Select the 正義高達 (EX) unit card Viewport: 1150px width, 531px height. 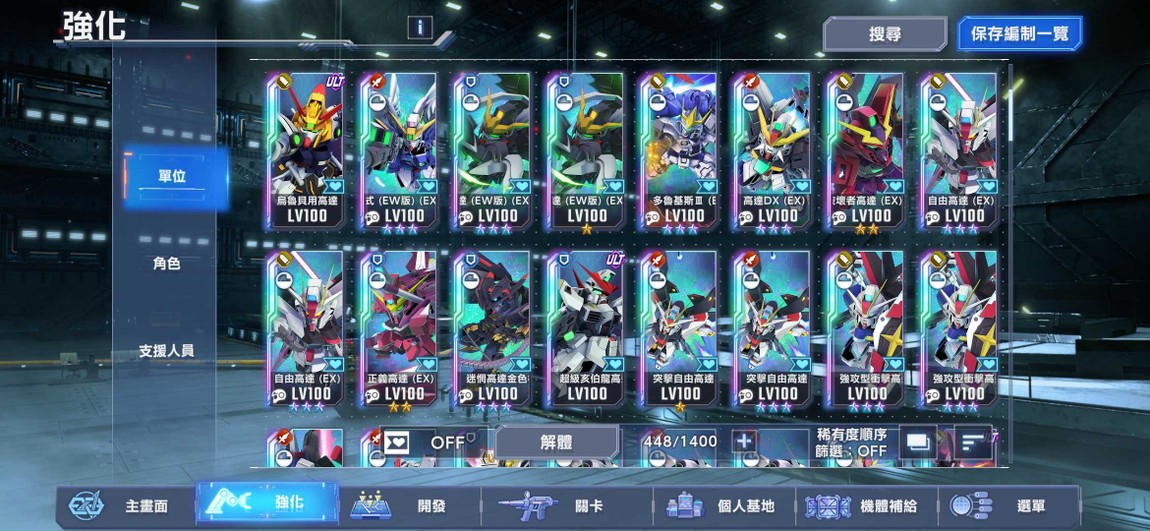click(399, 328)
